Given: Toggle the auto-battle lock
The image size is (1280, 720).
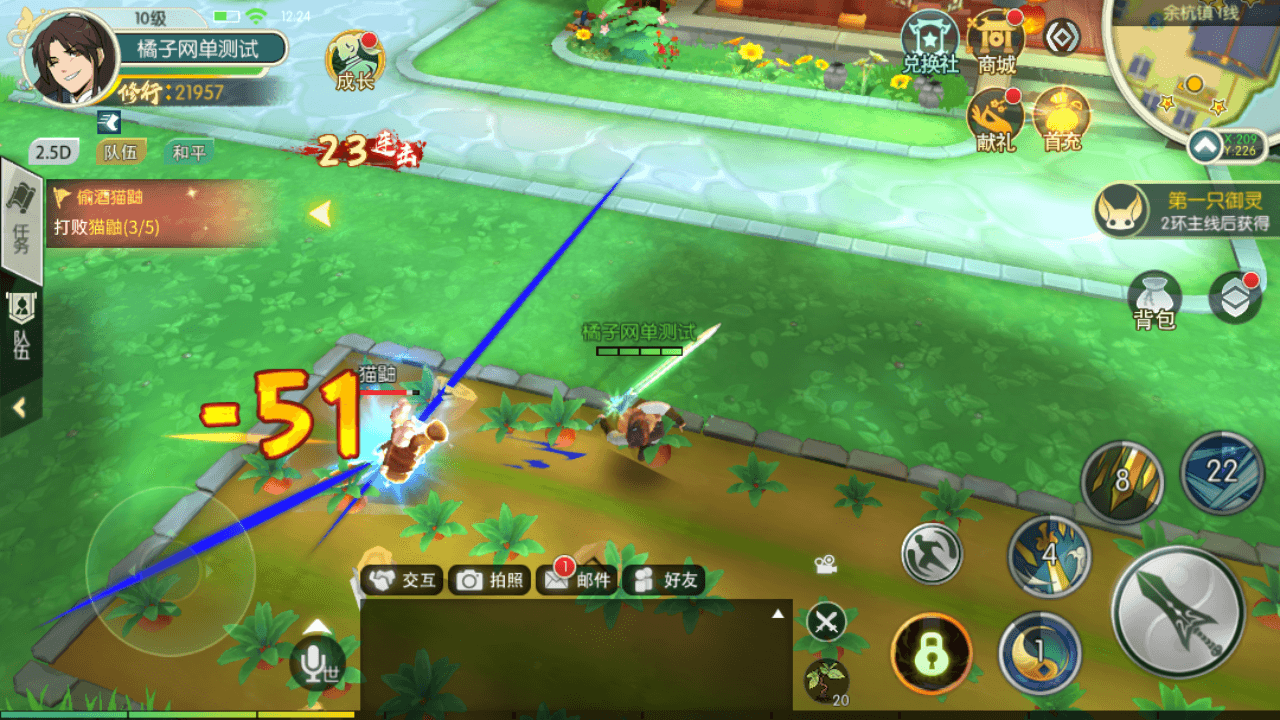Looking at the screenshot, I should [x=930, y=652].
